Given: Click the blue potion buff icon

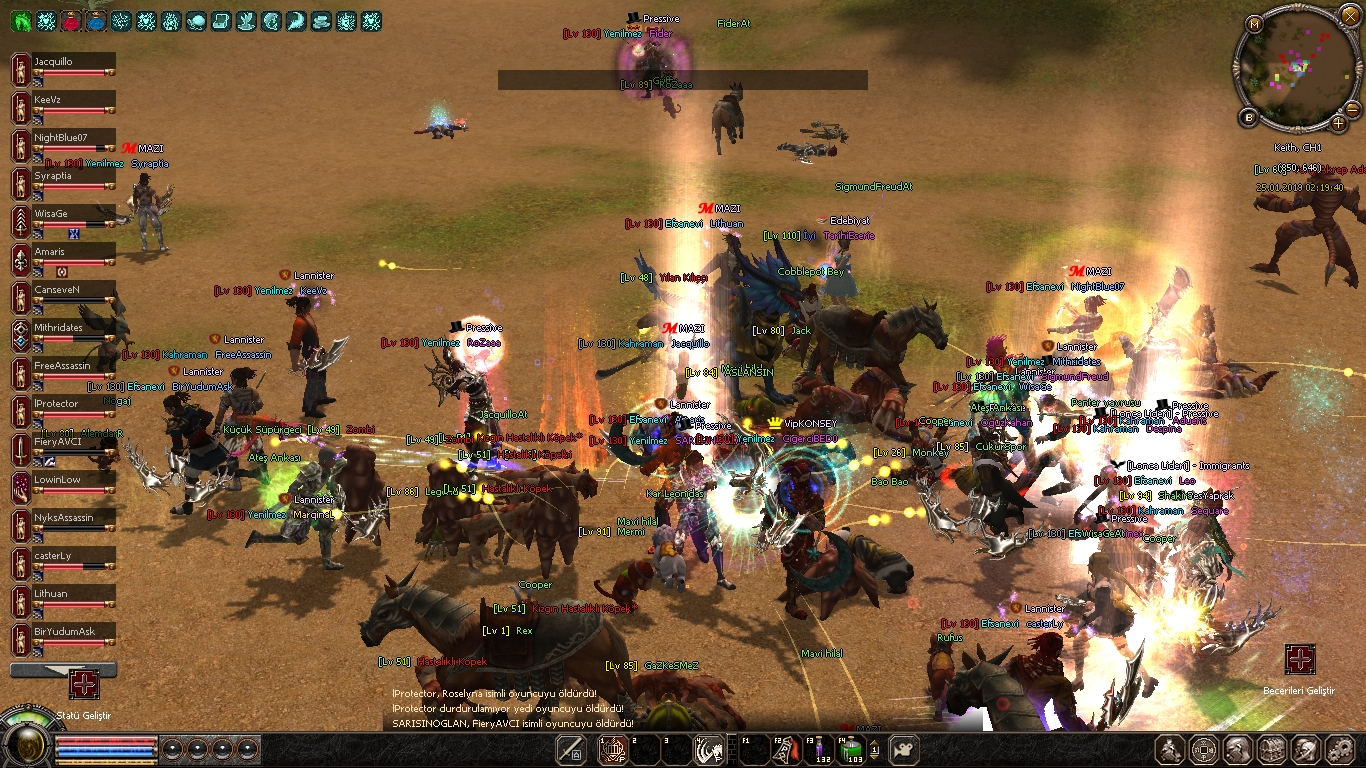Looking at the screenshot, I should tap(97, 20).
